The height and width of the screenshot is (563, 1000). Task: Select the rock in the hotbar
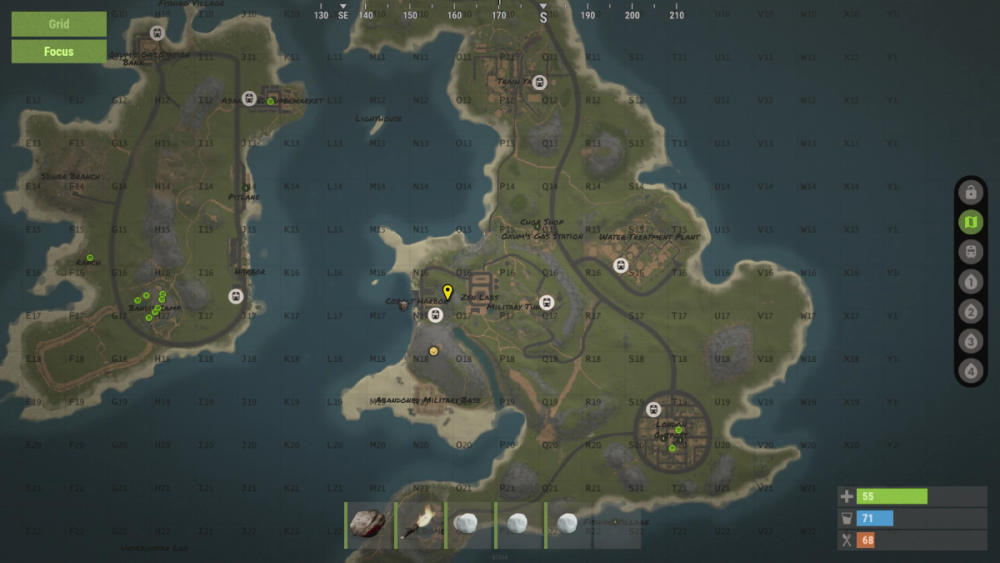pos(369,524)
